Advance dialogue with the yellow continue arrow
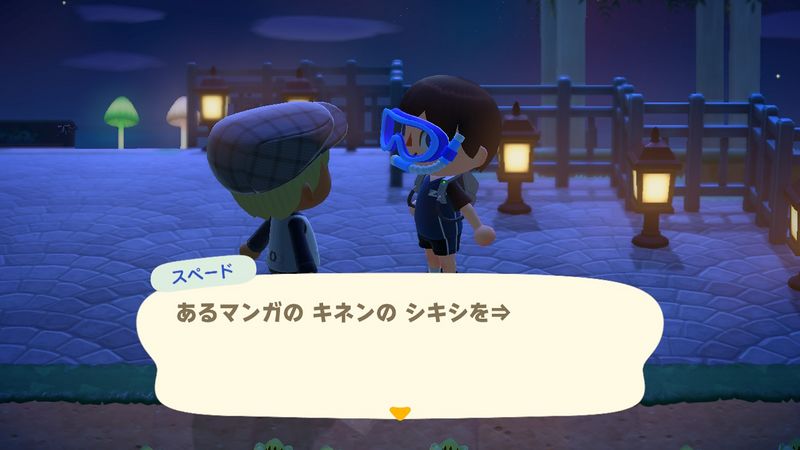 tap(400, 411)
